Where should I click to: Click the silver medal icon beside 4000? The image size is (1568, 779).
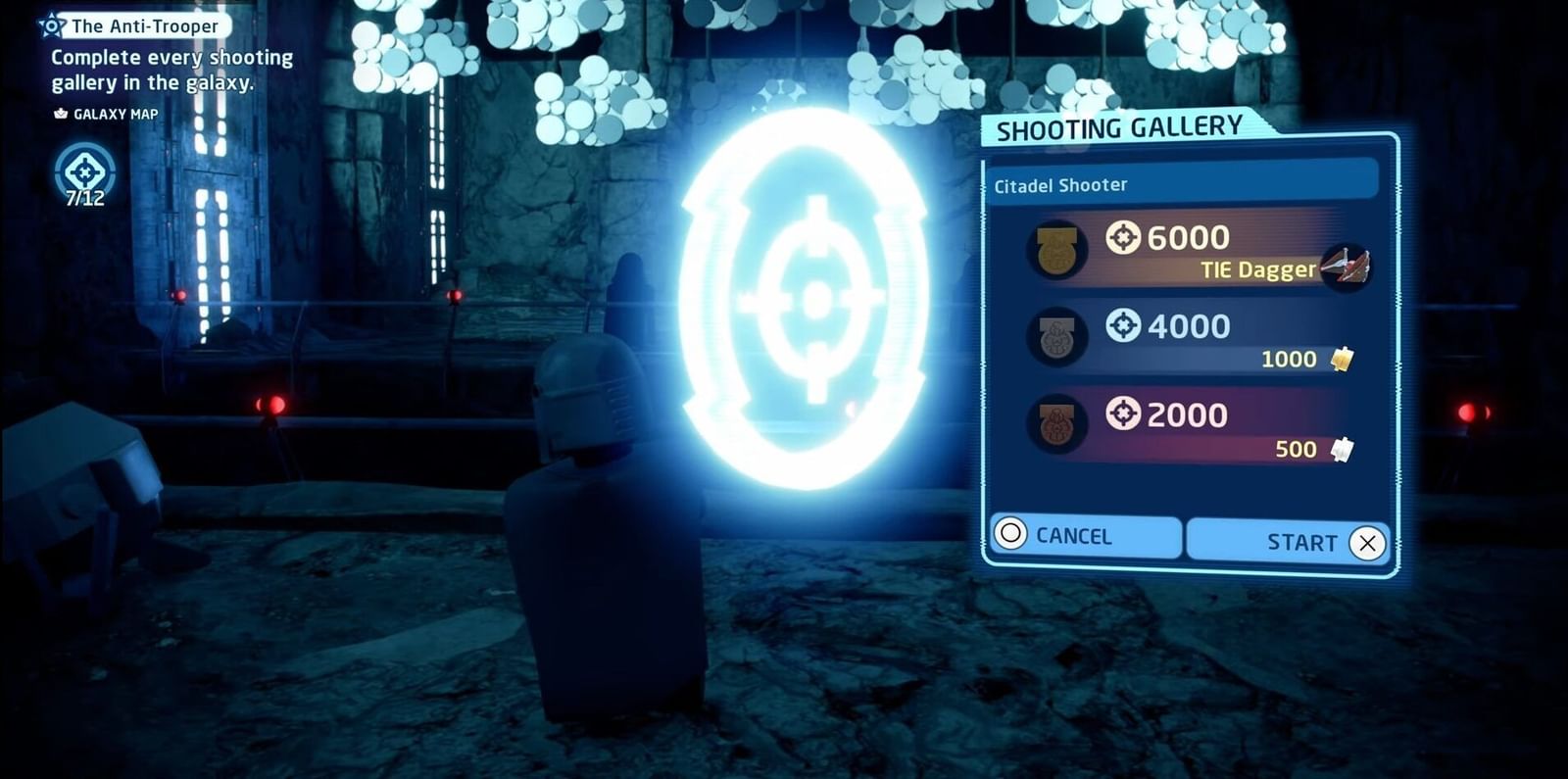click(x=1057, y=337)
